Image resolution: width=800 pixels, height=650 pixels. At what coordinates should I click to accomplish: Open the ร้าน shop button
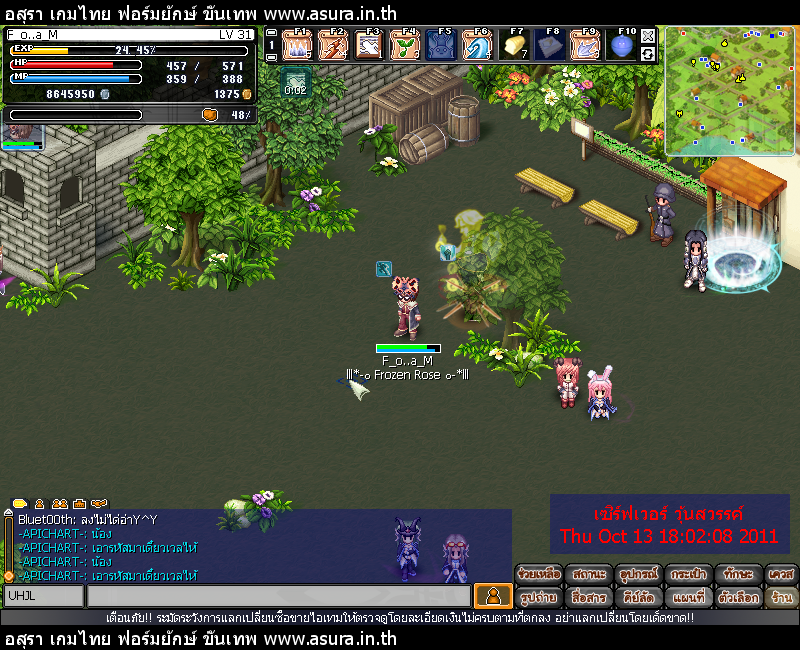(x=782, y=597)
